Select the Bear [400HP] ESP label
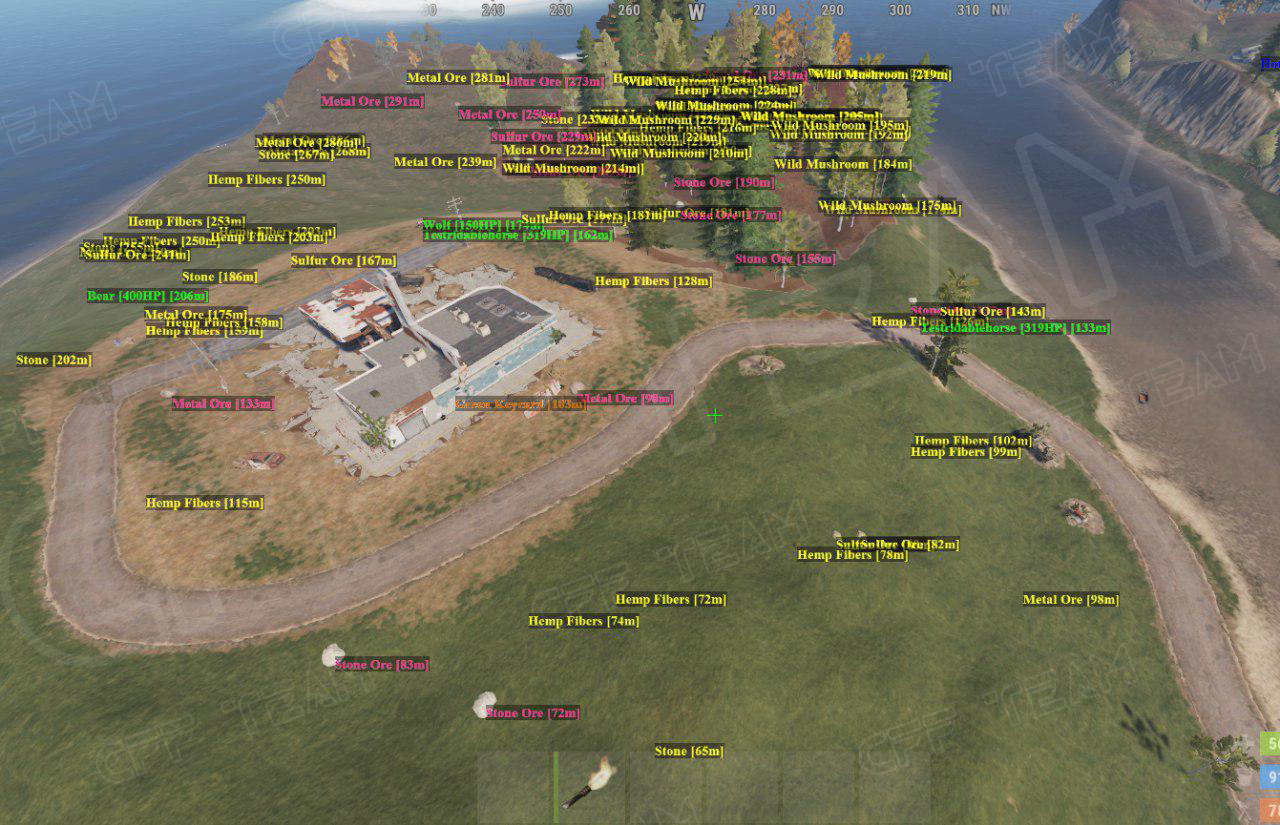 pyautogui.click(x=146, y=296)
